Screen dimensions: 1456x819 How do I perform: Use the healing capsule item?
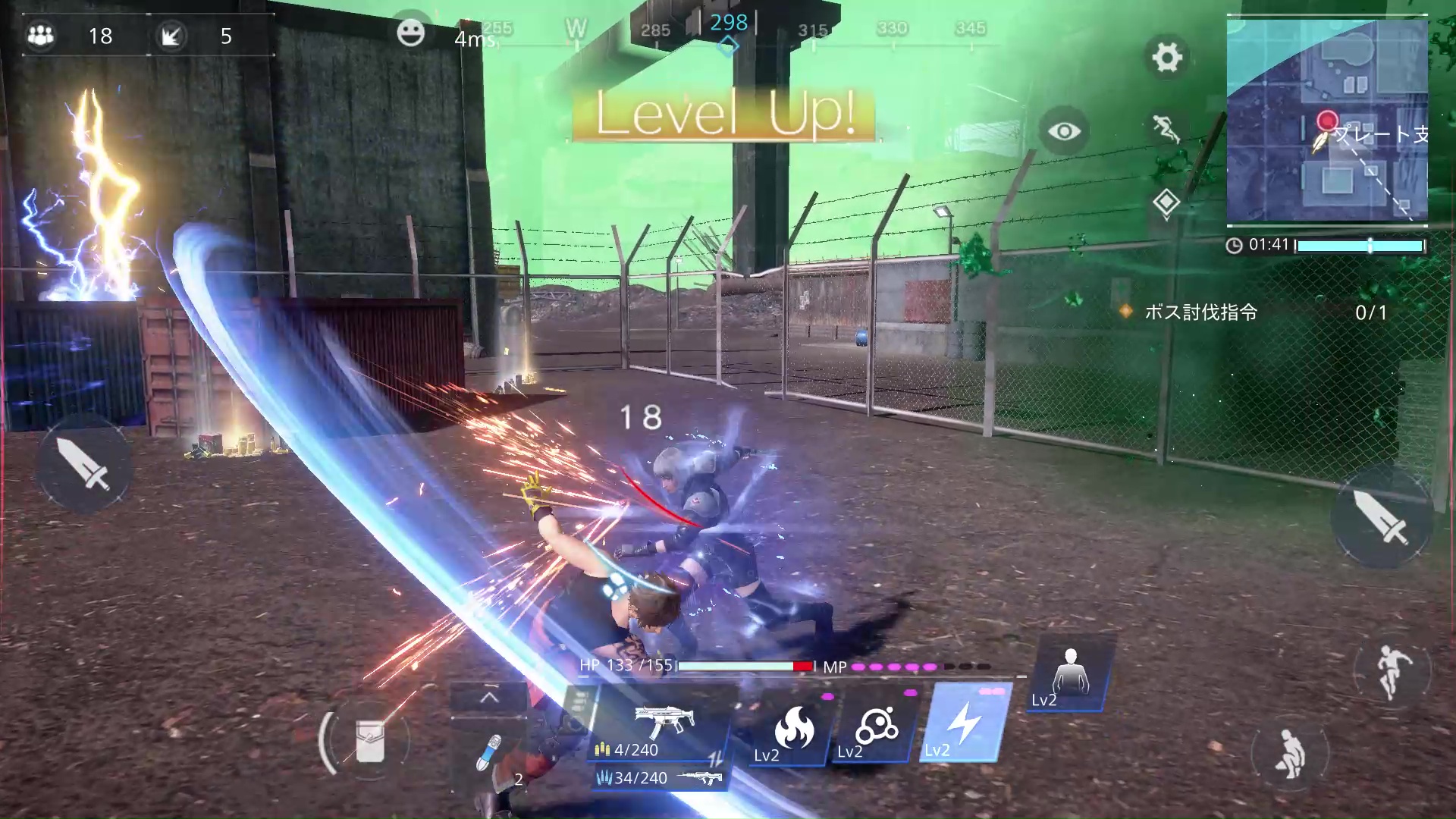coord(489,752)
